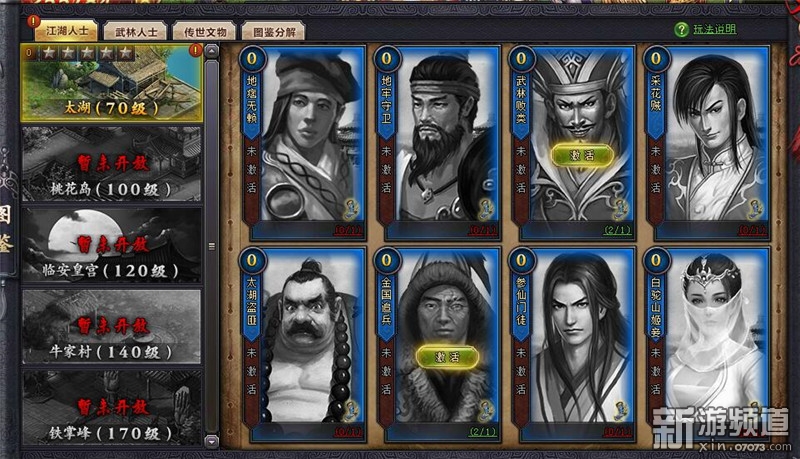Open the 玩法说明 help link
Viewport: 800px width, 459px height.
pyautogui.click(x=716, y=29)
